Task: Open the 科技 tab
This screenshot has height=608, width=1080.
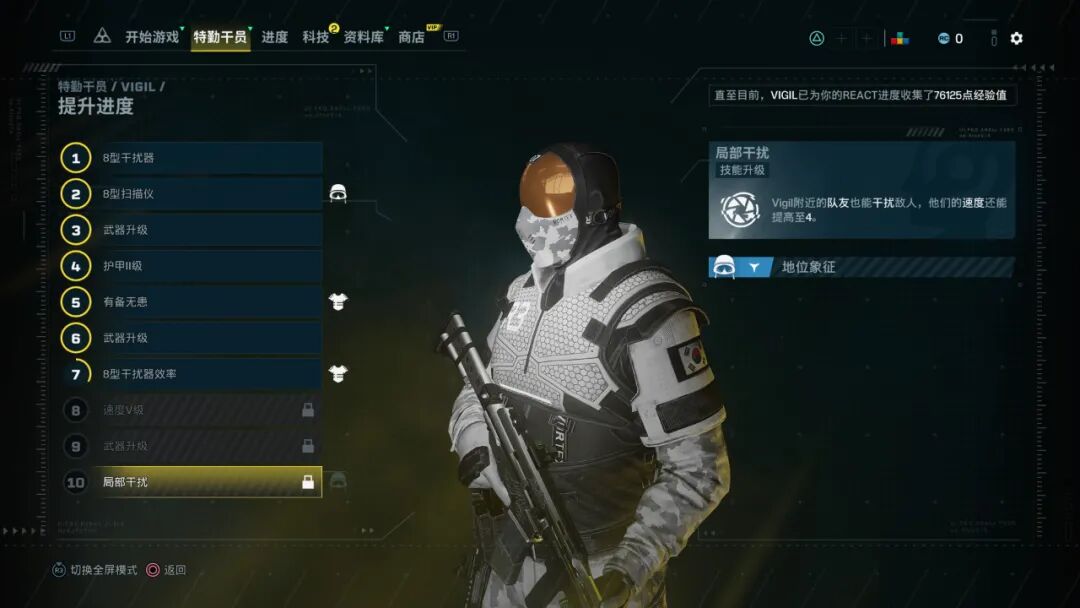Action: [x=316, y=37]
